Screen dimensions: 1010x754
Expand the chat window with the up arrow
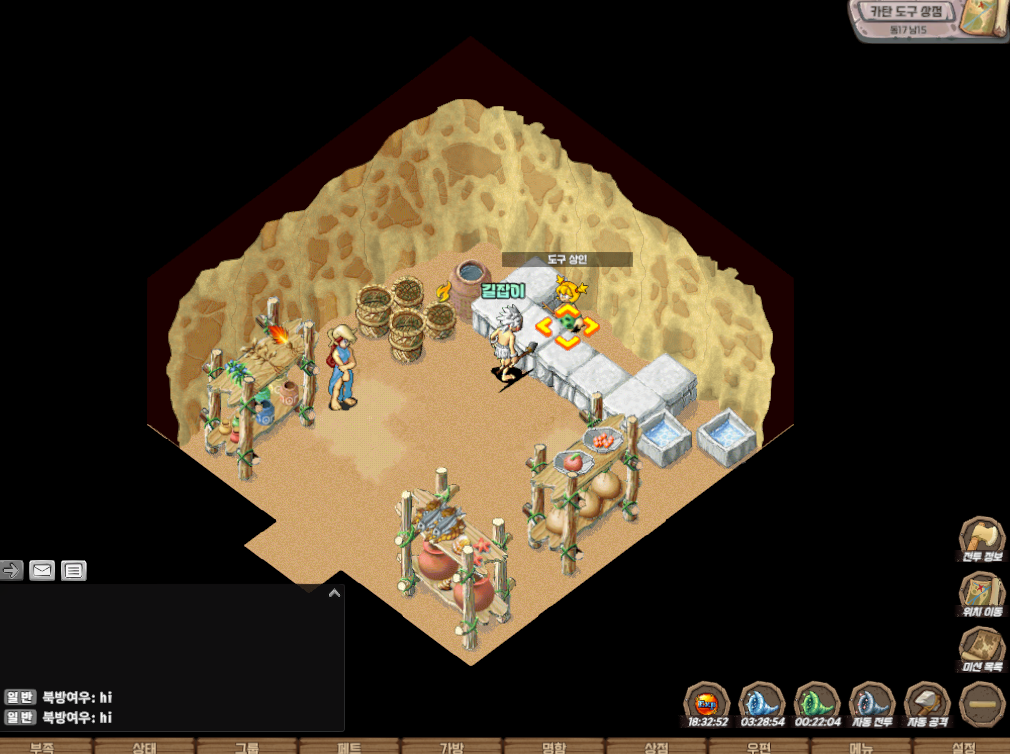click(x=334, y=593)
